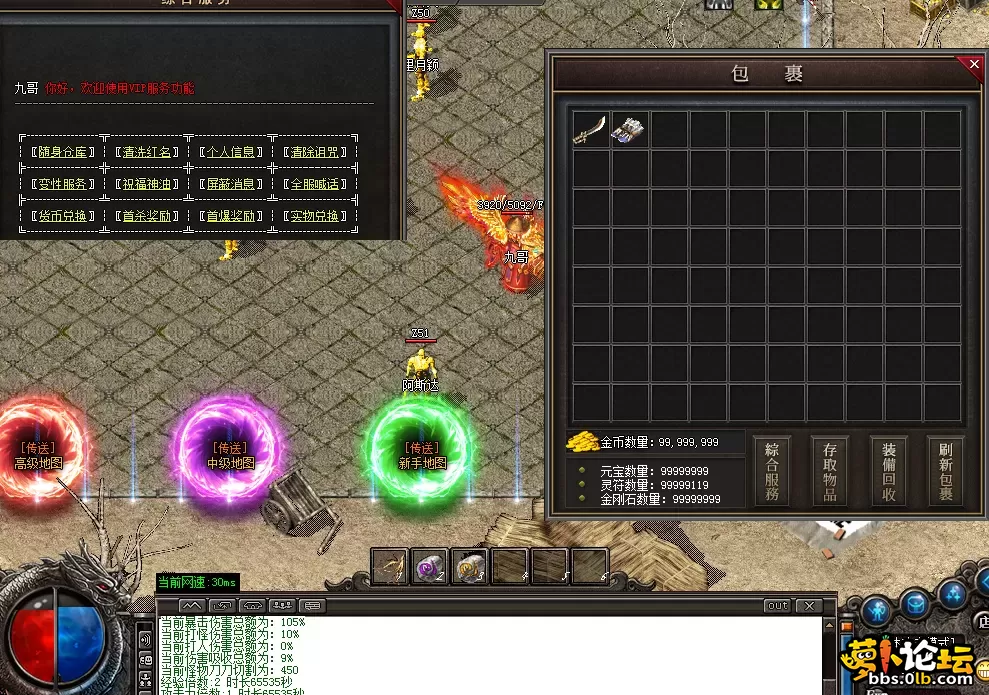The width and height of the screenshot is (989, 695).
Task: Select the 首爆奖励 reward link
Action: [x=231, y=216]
